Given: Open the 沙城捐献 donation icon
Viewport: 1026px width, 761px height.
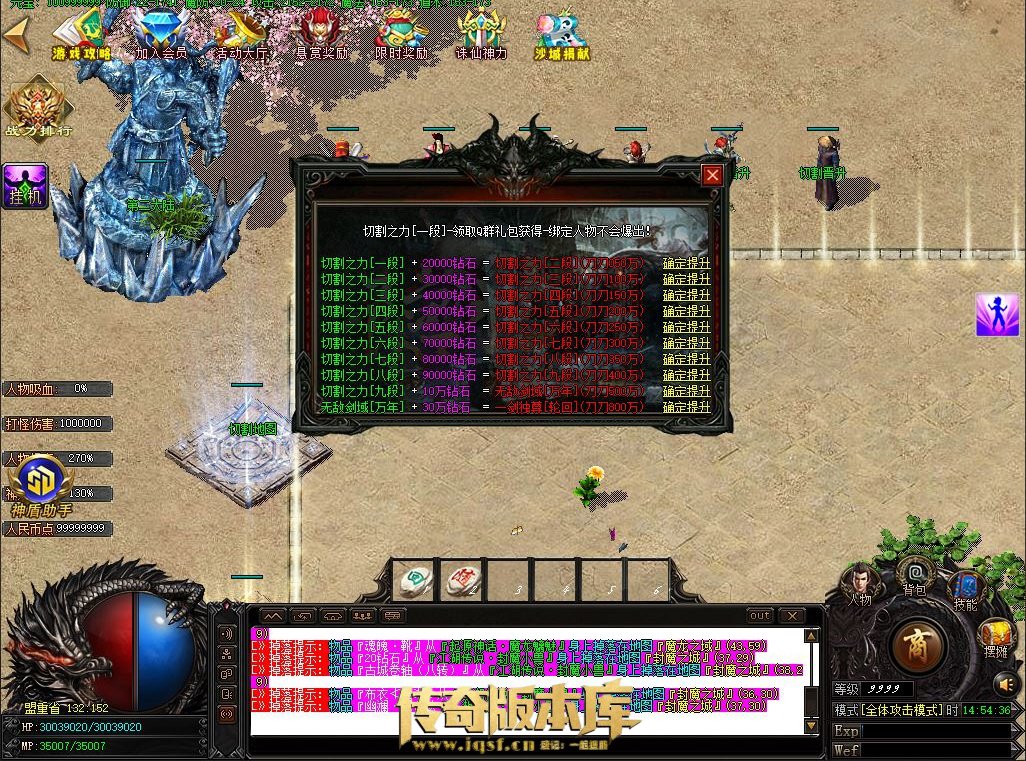Looking at the screenshot, I should pos(561,36).
